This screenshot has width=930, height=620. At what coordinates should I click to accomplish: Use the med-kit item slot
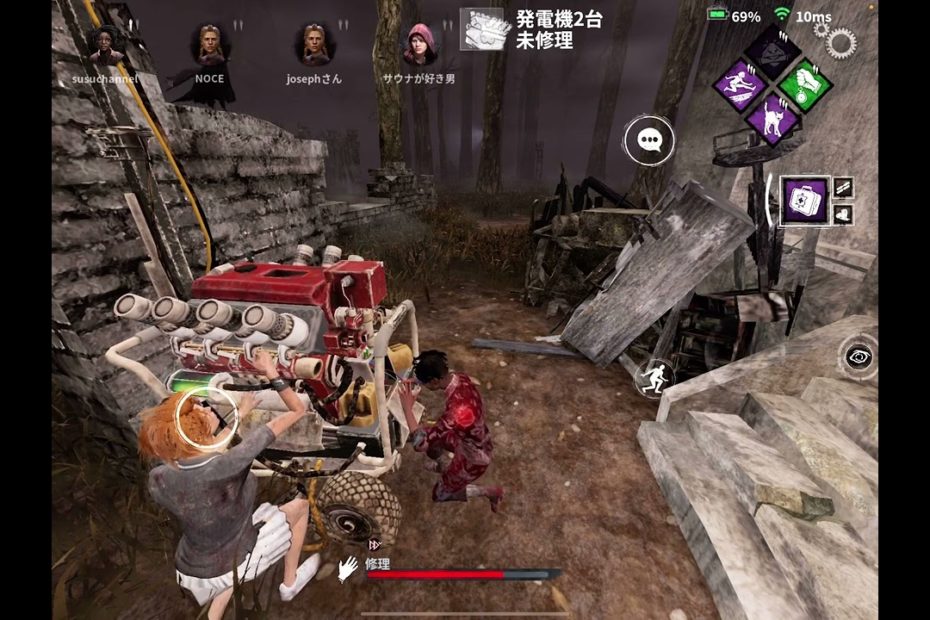[805, 200]
